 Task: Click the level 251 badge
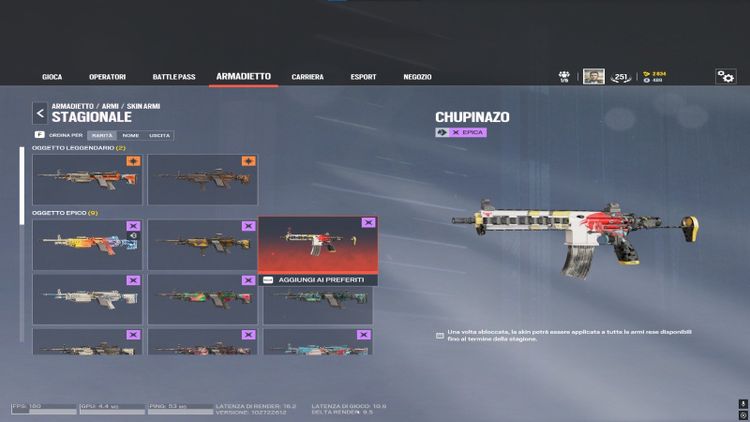(x=621, y=77)
